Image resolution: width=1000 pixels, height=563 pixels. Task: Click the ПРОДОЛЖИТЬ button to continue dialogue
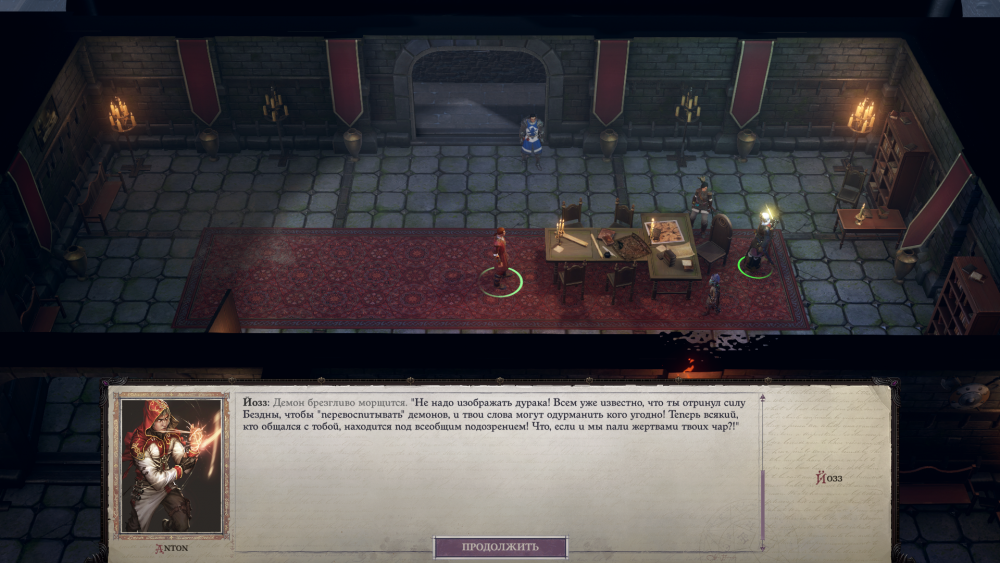click(x=500, y=547)
